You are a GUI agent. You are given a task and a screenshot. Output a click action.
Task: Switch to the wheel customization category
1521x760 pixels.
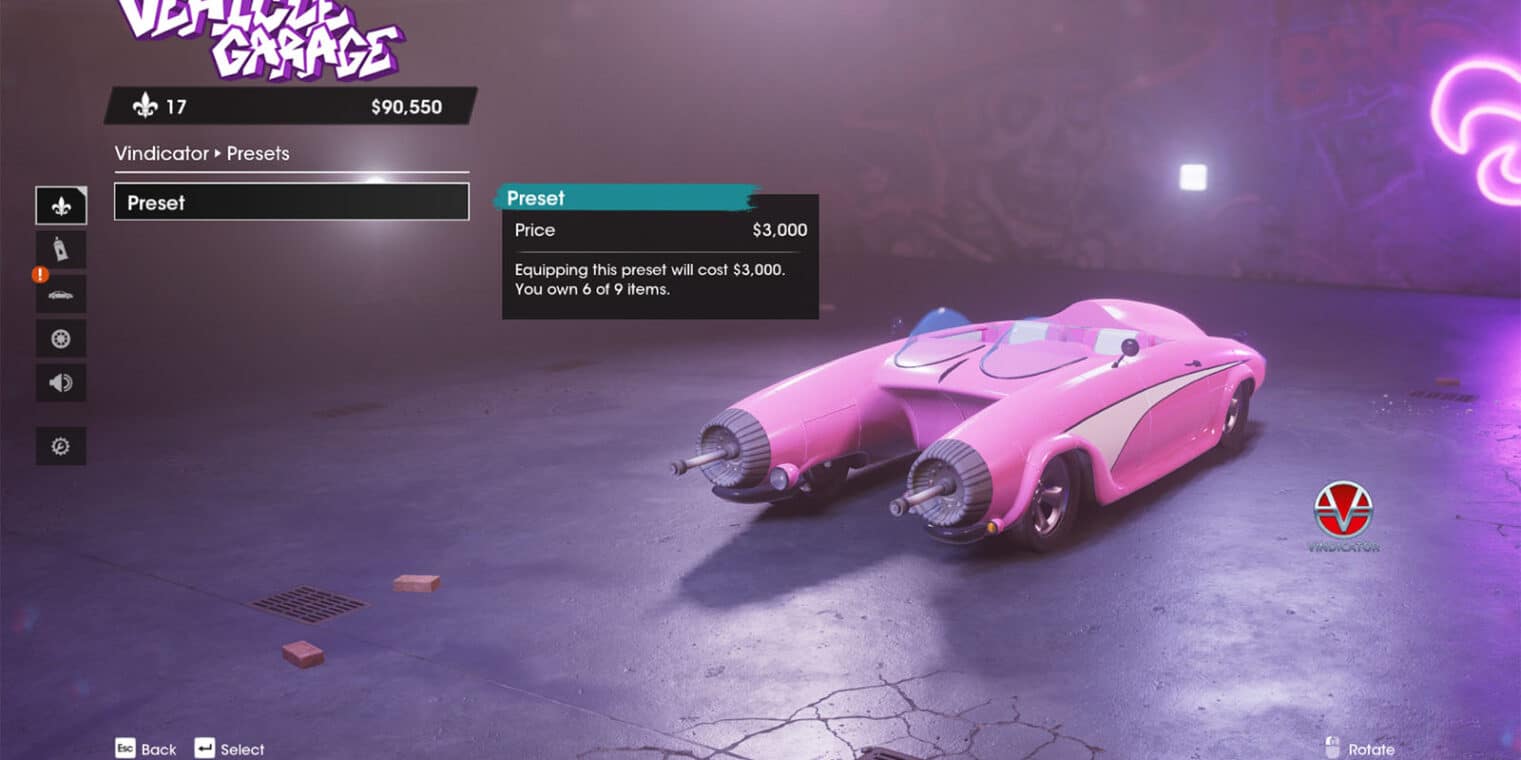coord(61,339)
